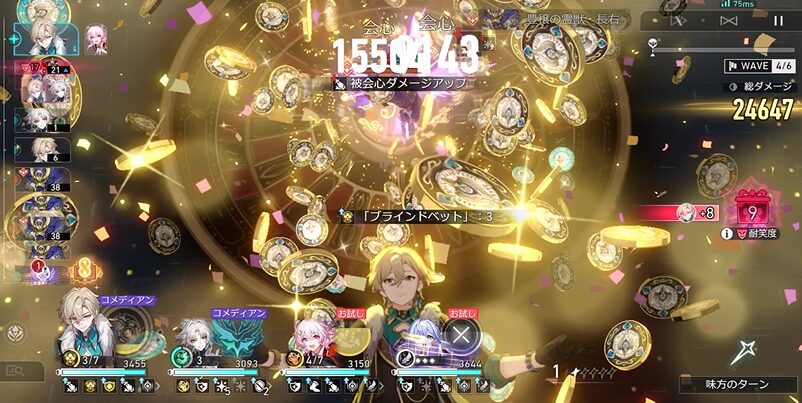Pause the battle
Viewport: 802px width, 403px height.
[778, 20]
